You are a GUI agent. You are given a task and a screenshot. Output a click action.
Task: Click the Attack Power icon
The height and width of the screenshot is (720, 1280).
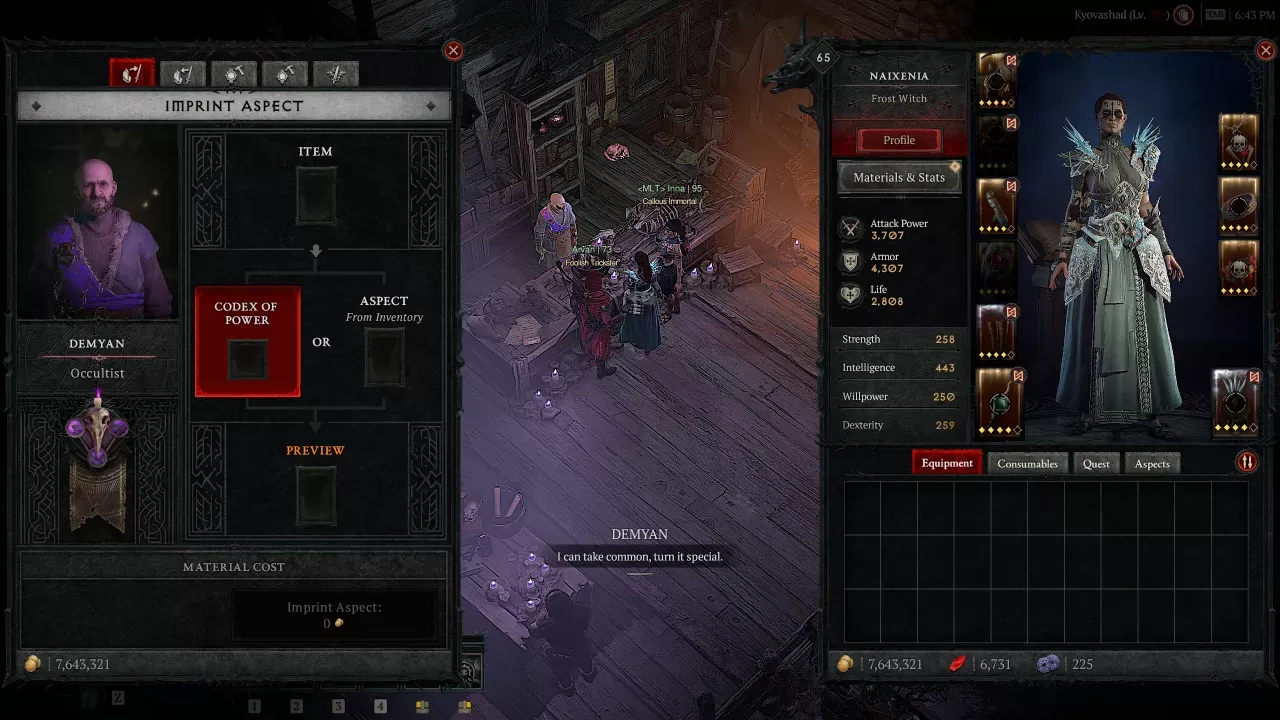click(x=851, y=229)
